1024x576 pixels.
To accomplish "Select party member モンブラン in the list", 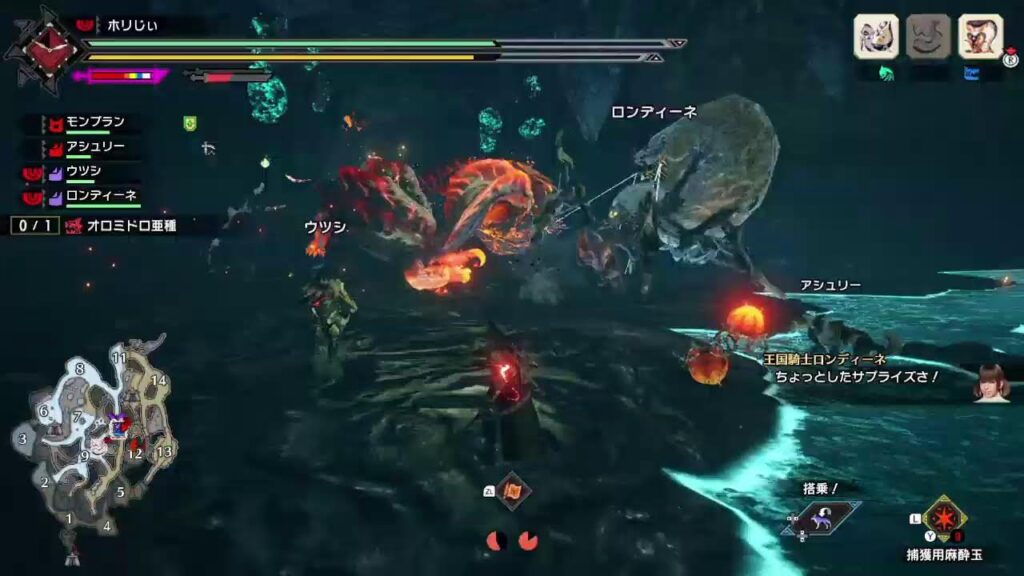I will point(95,123).
